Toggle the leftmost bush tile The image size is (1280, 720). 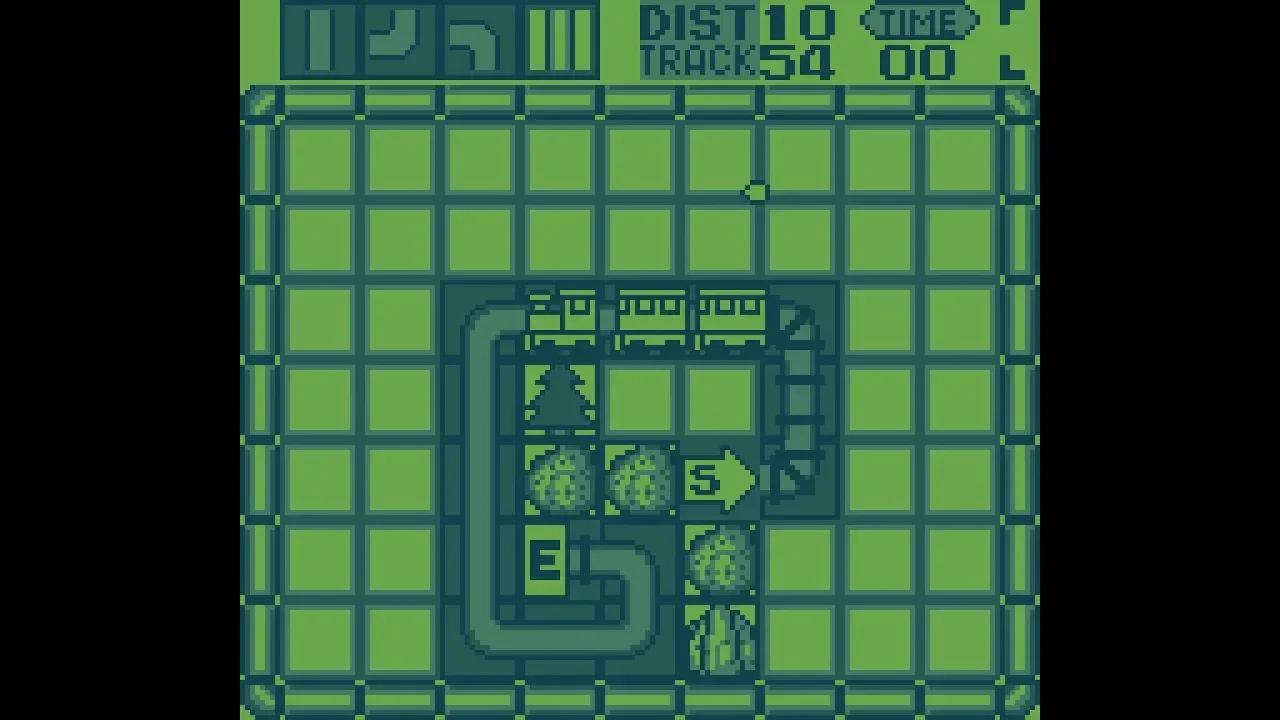coord(560,480)
